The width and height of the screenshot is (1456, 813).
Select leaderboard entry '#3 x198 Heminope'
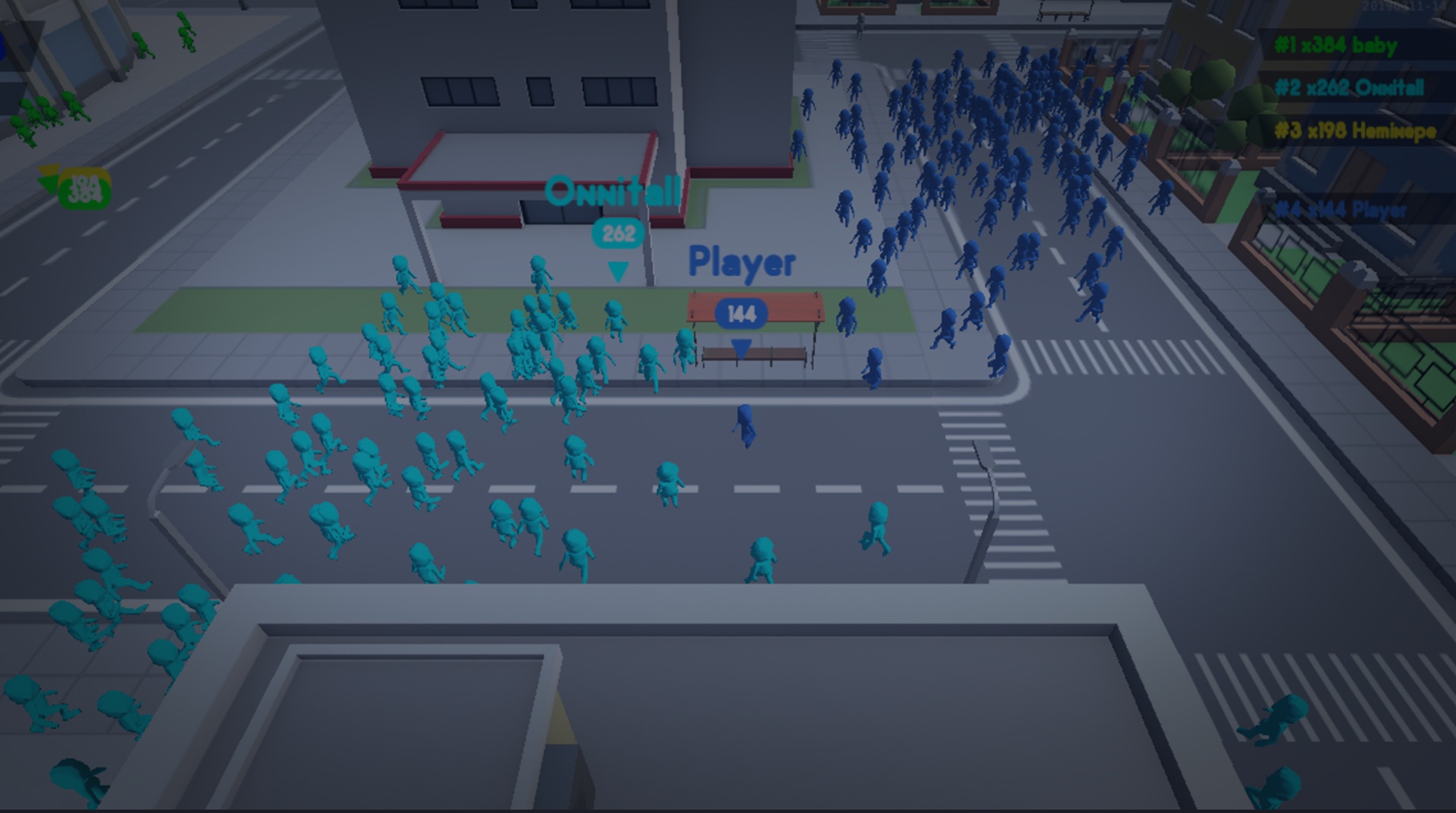pos(1357,131)
